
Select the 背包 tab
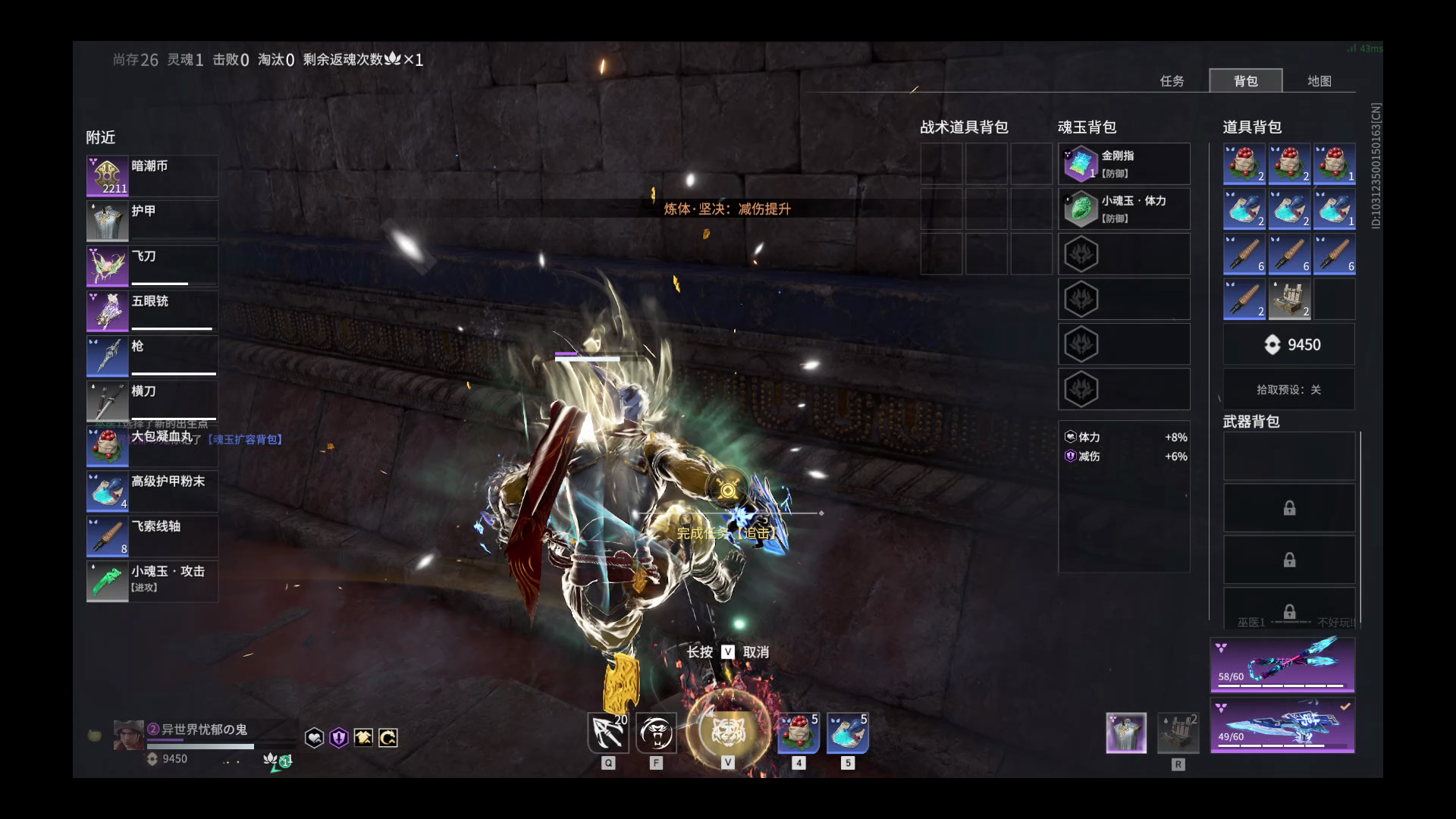[x=1245, y=81]
